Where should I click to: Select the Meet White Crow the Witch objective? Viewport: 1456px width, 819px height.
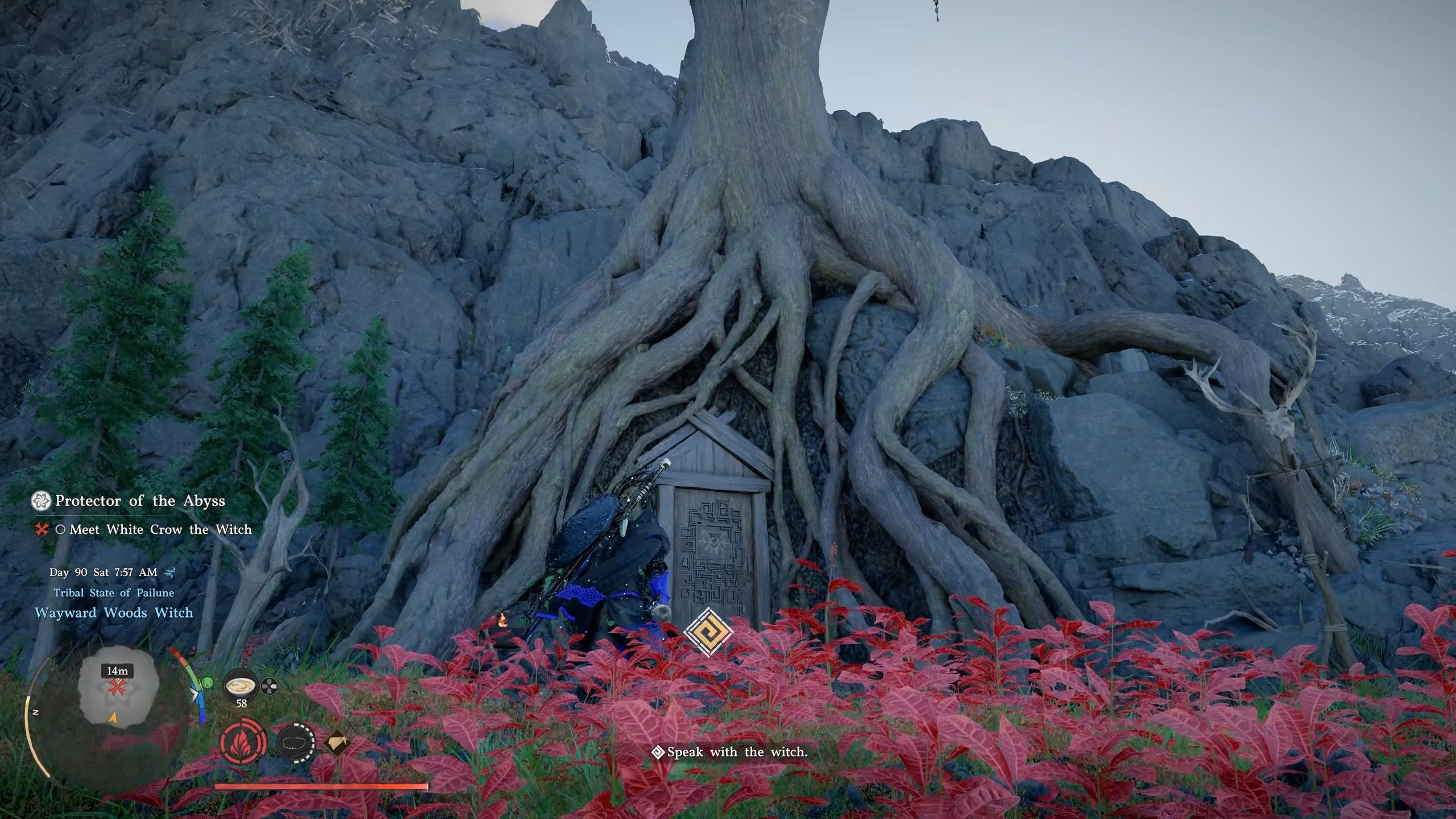[x=160, y=530]
